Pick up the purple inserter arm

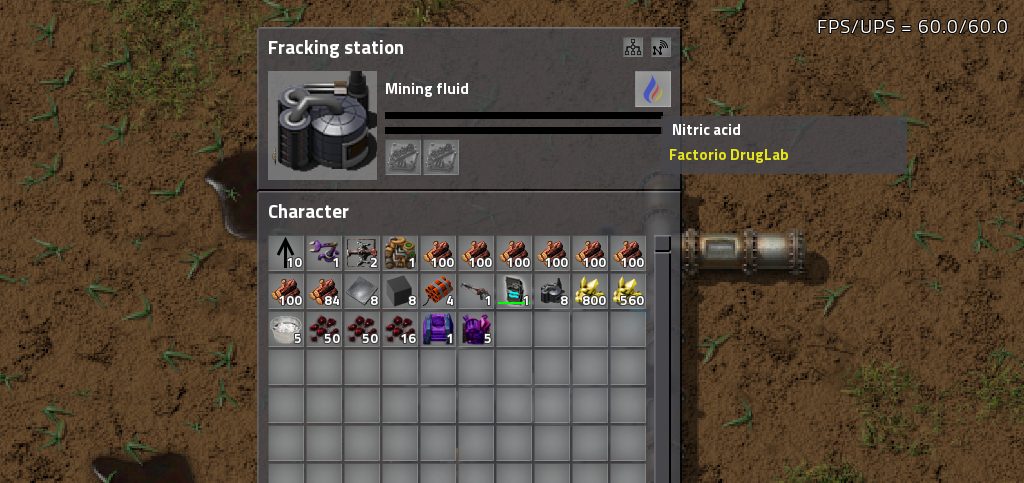pyautogui.click(x=324, y=252)
